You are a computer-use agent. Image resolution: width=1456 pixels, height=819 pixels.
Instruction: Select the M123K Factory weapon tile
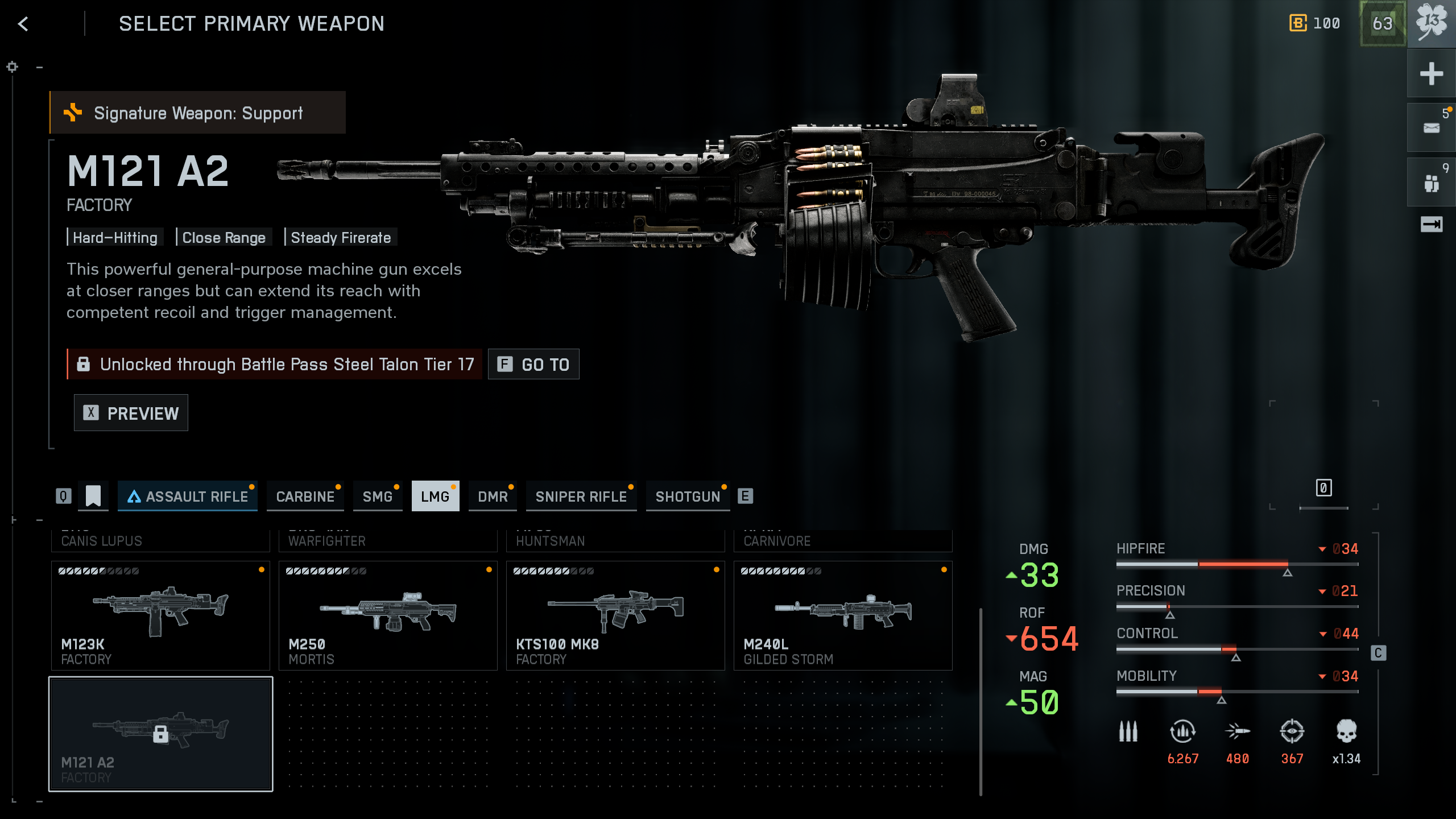pyautogui.click(x=160, y=615)
